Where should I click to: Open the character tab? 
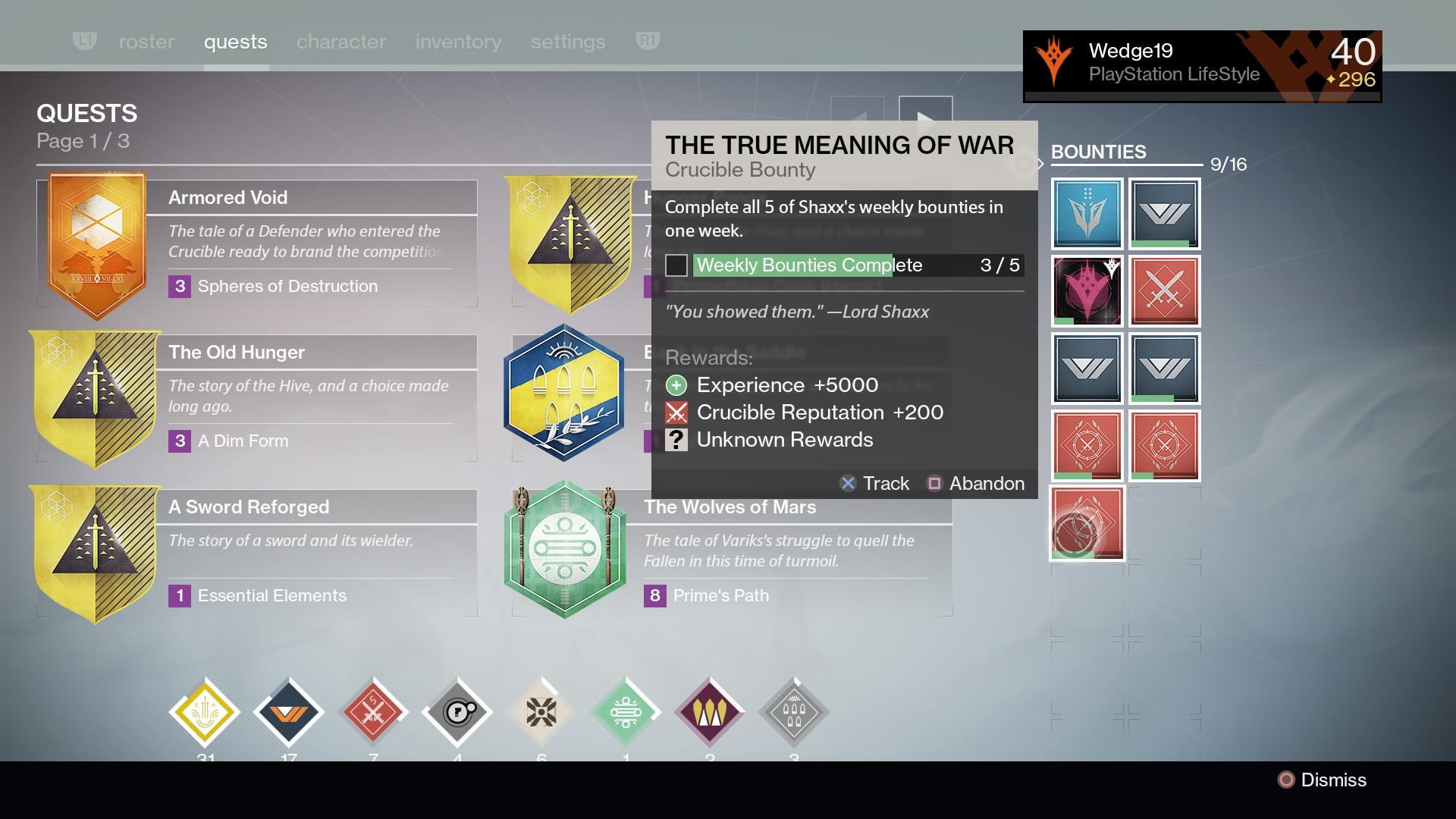340,42
